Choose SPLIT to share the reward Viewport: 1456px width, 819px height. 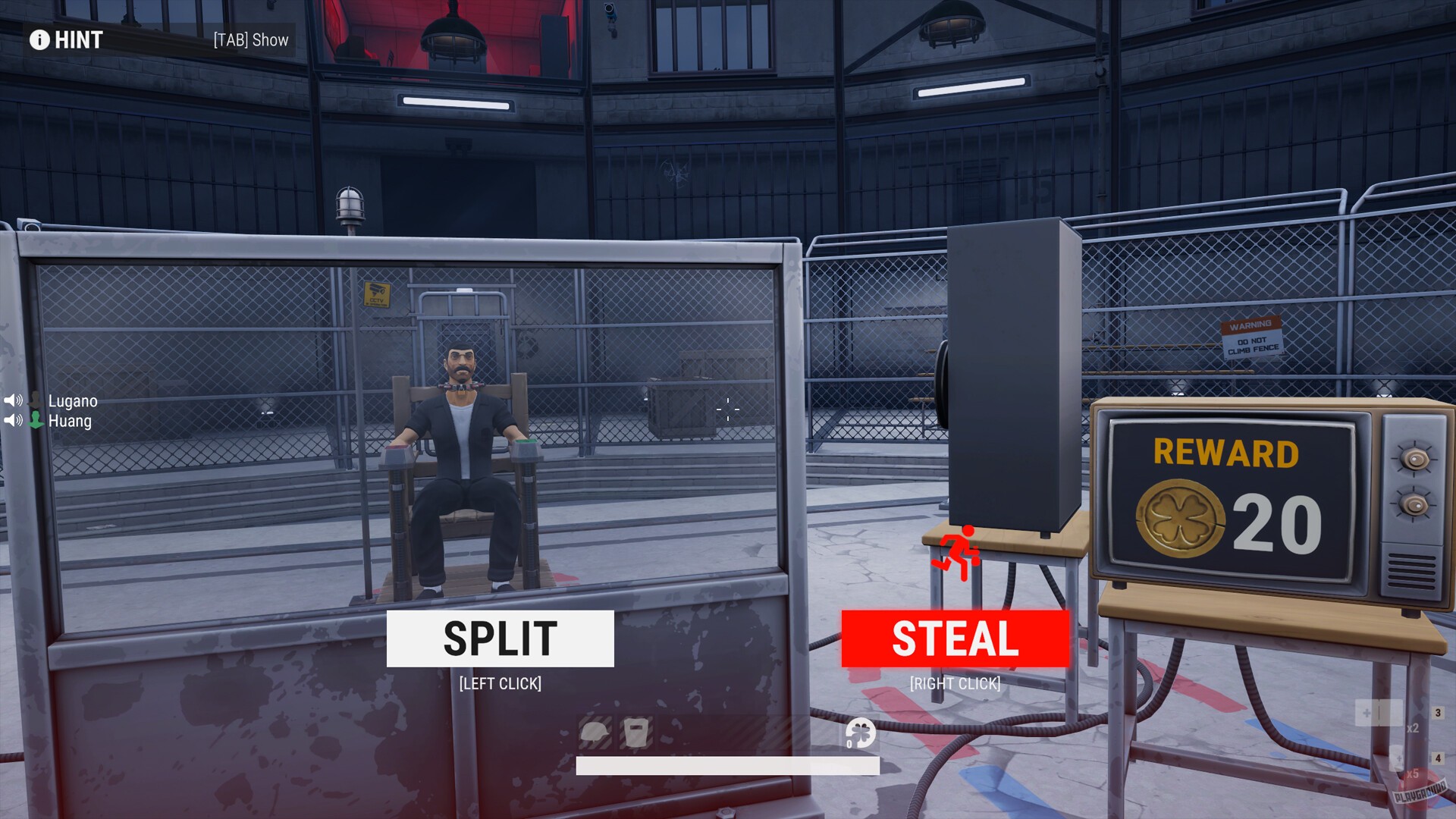click(x=499, y=638)
